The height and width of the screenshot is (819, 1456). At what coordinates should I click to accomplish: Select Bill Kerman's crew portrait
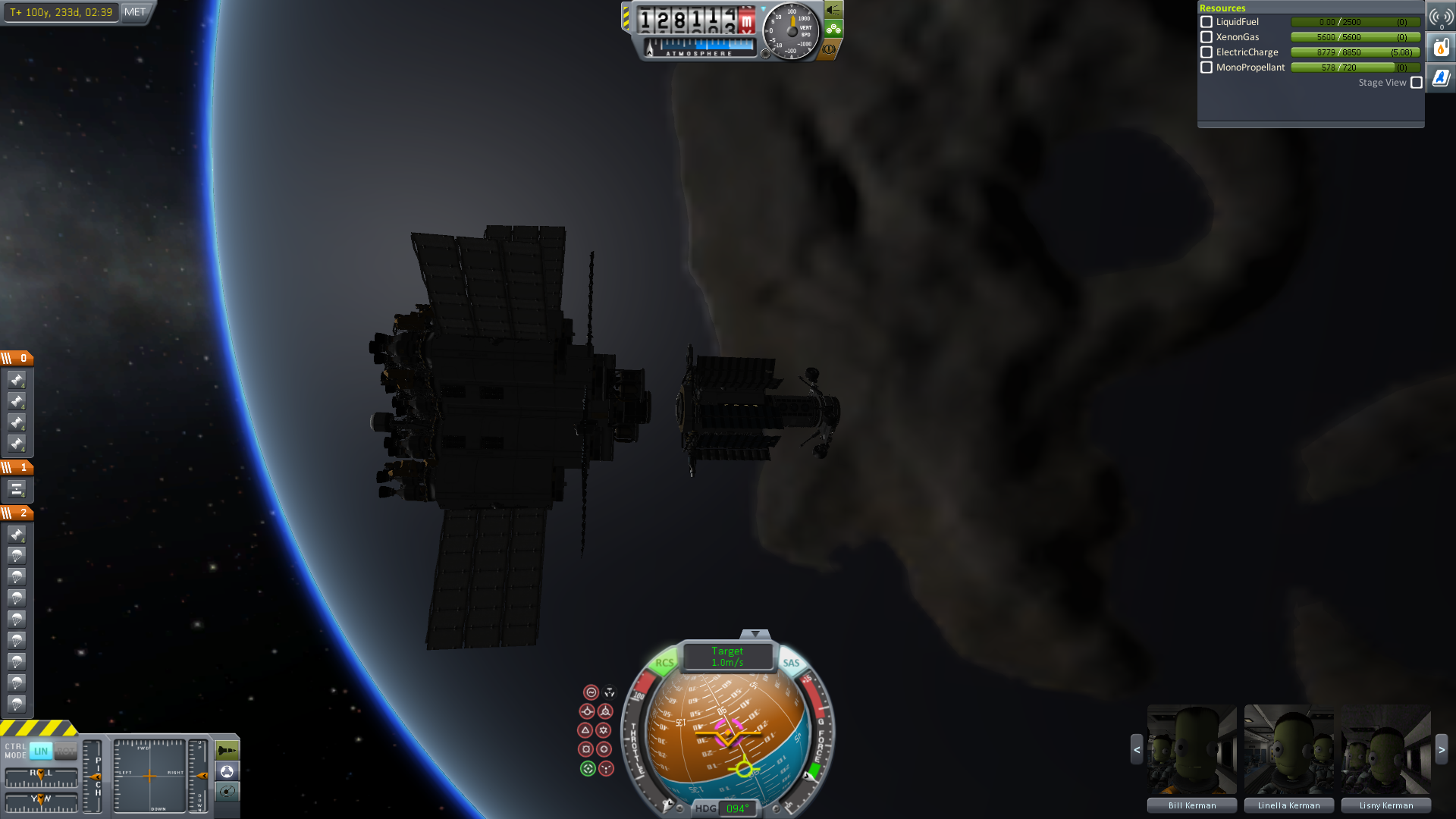(x=1191, y=750)
